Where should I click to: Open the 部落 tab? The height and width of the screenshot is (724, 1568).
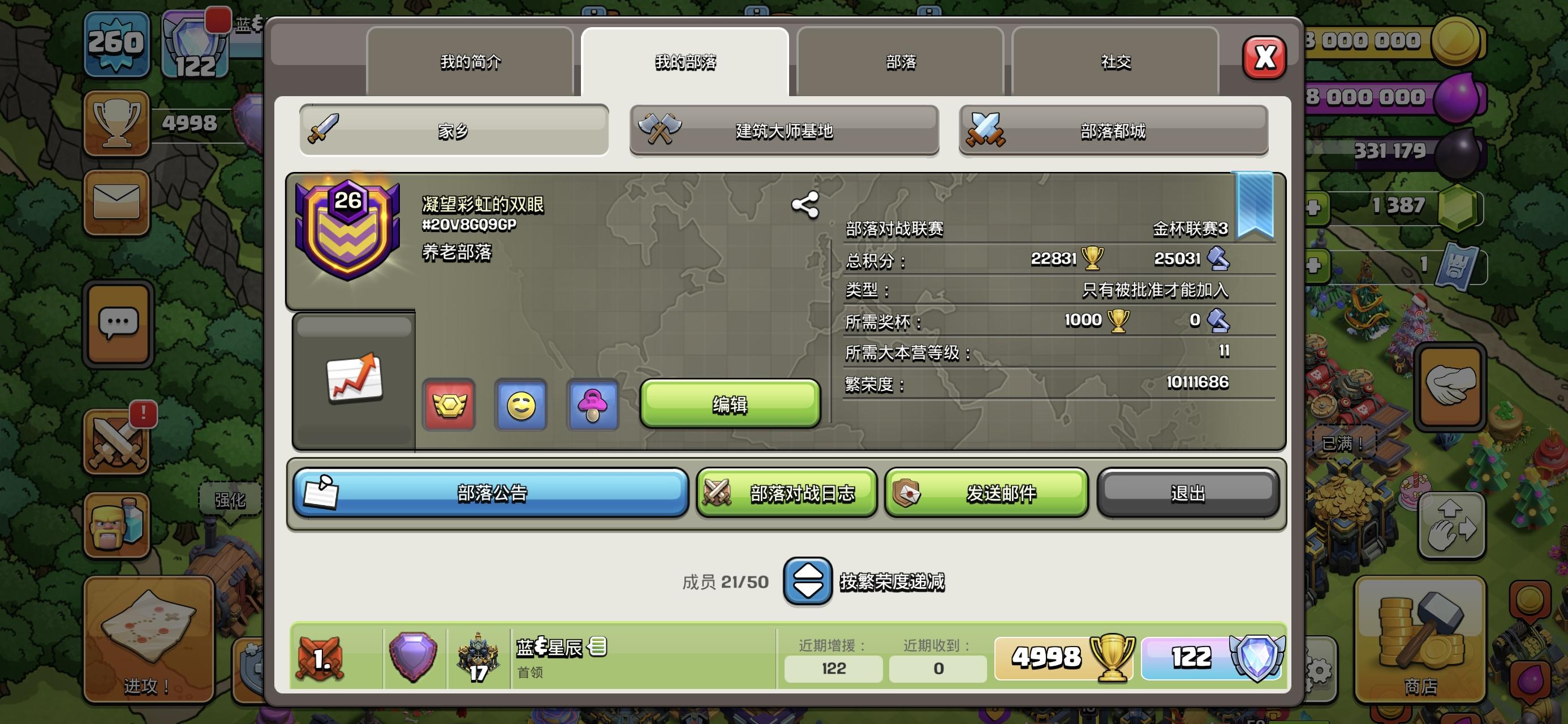tap(901, 61)
